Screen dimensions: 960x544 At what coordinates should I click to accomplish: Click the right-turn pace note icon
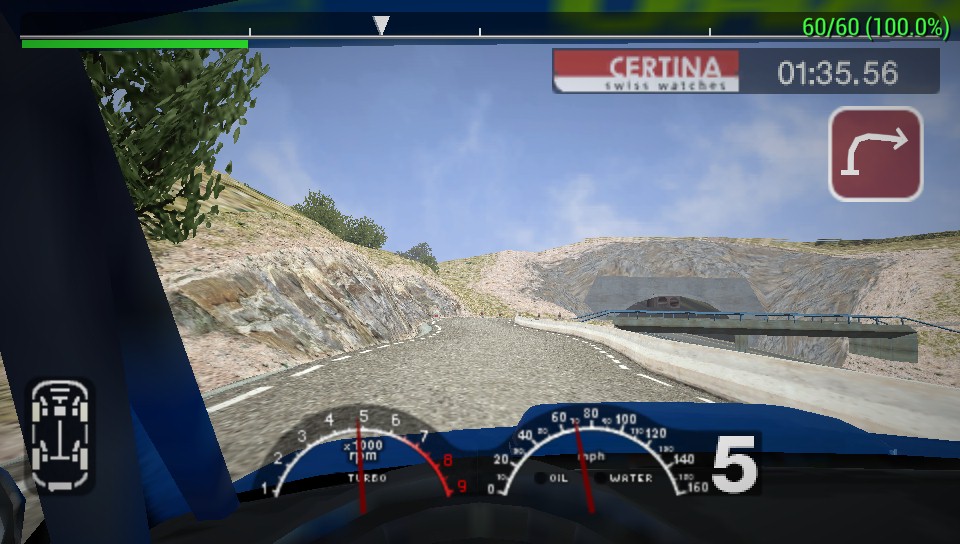(x=875, y=154)
